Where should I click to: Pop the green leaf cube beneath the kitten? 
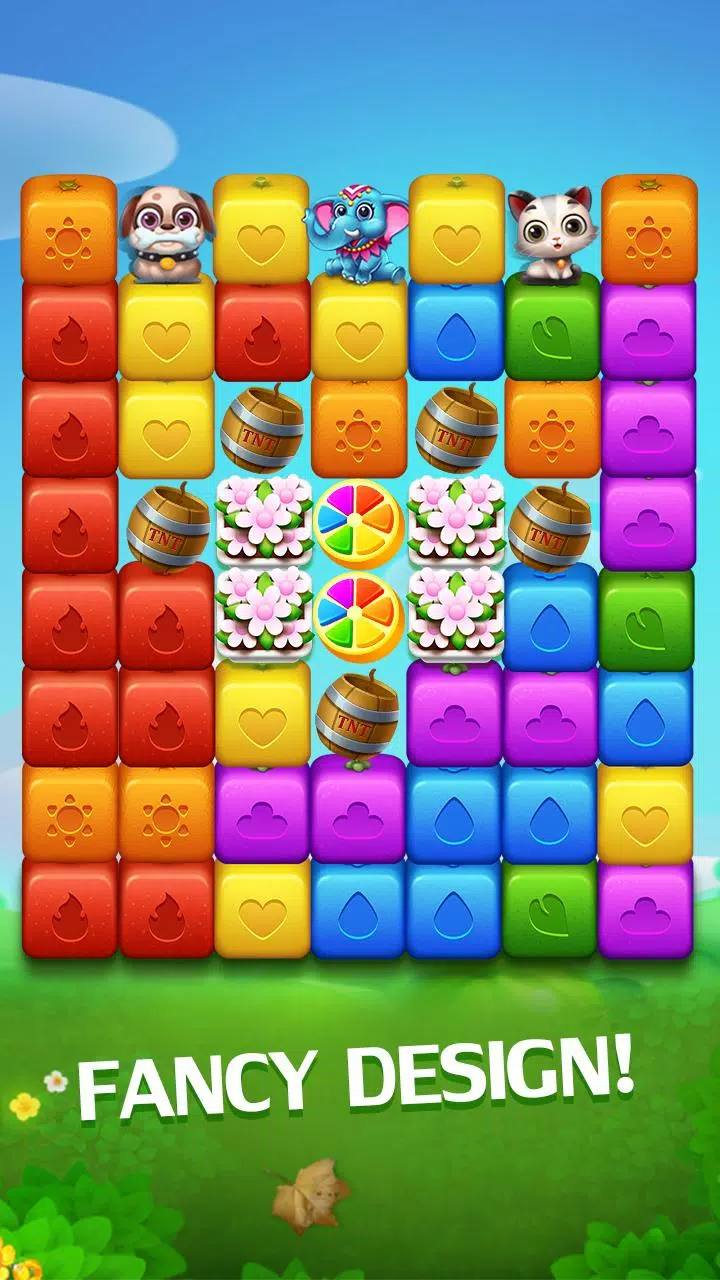[552, 328]
